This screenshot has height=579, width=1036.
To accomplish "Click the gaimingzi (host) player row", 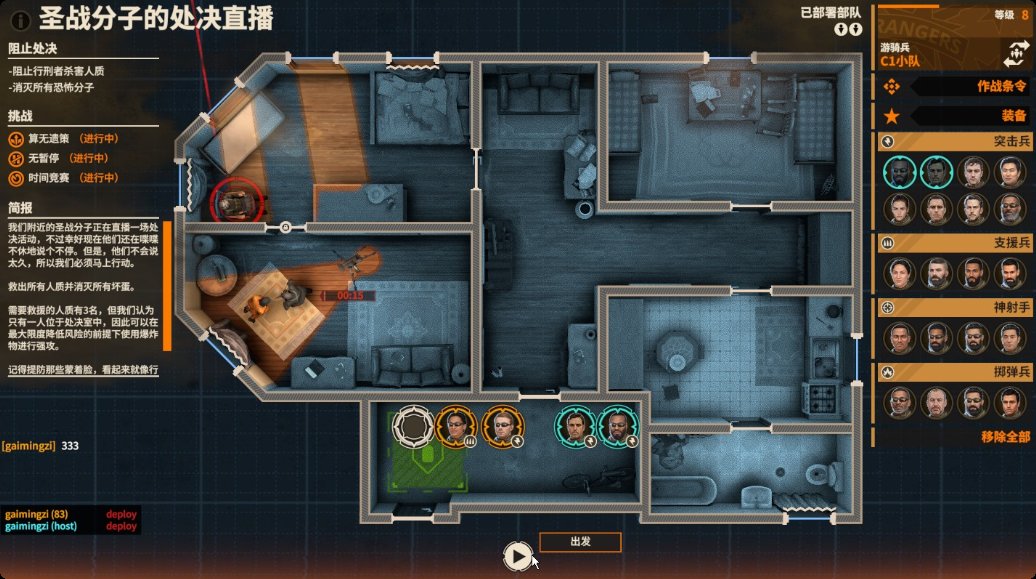I will (42, 526).
